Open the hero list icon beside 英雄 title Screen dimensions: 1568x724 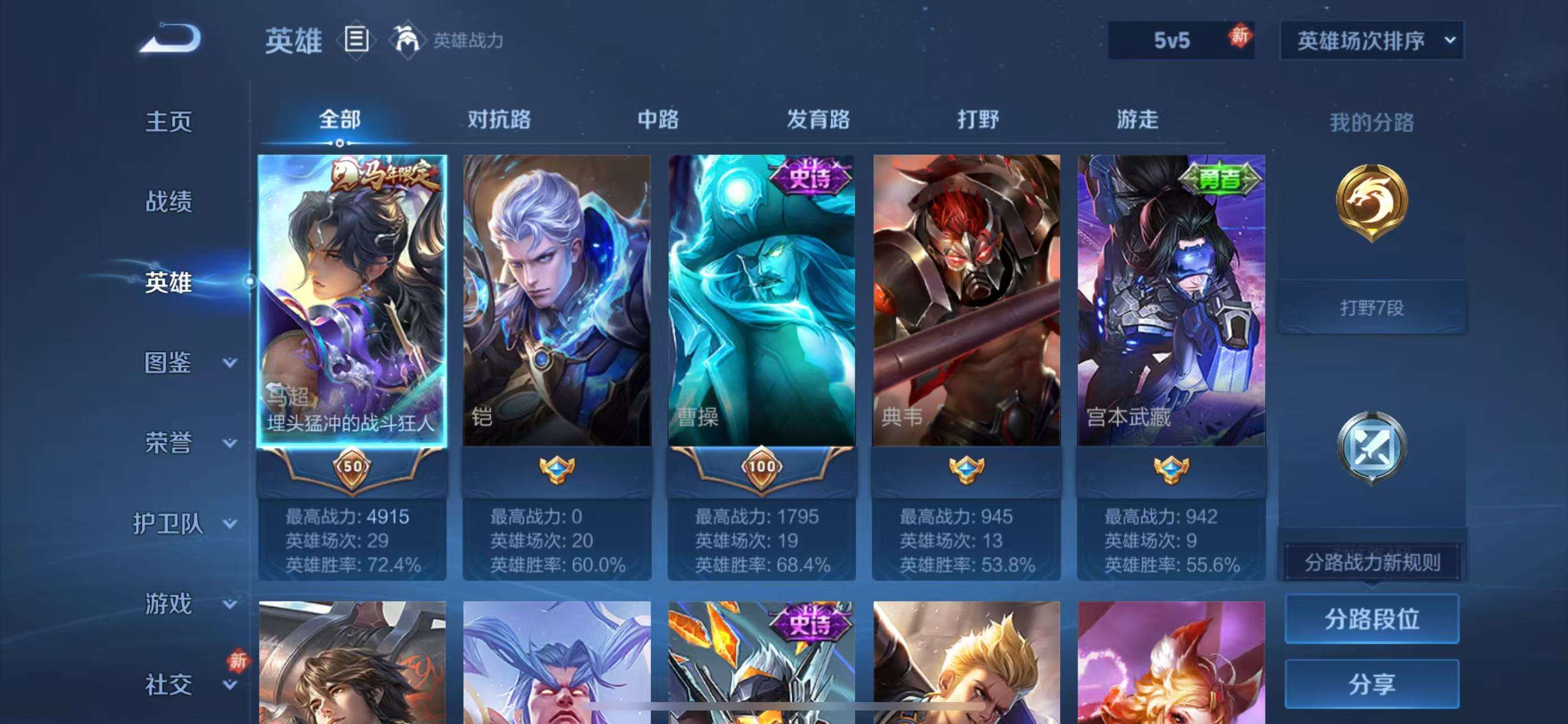(356, 38)
